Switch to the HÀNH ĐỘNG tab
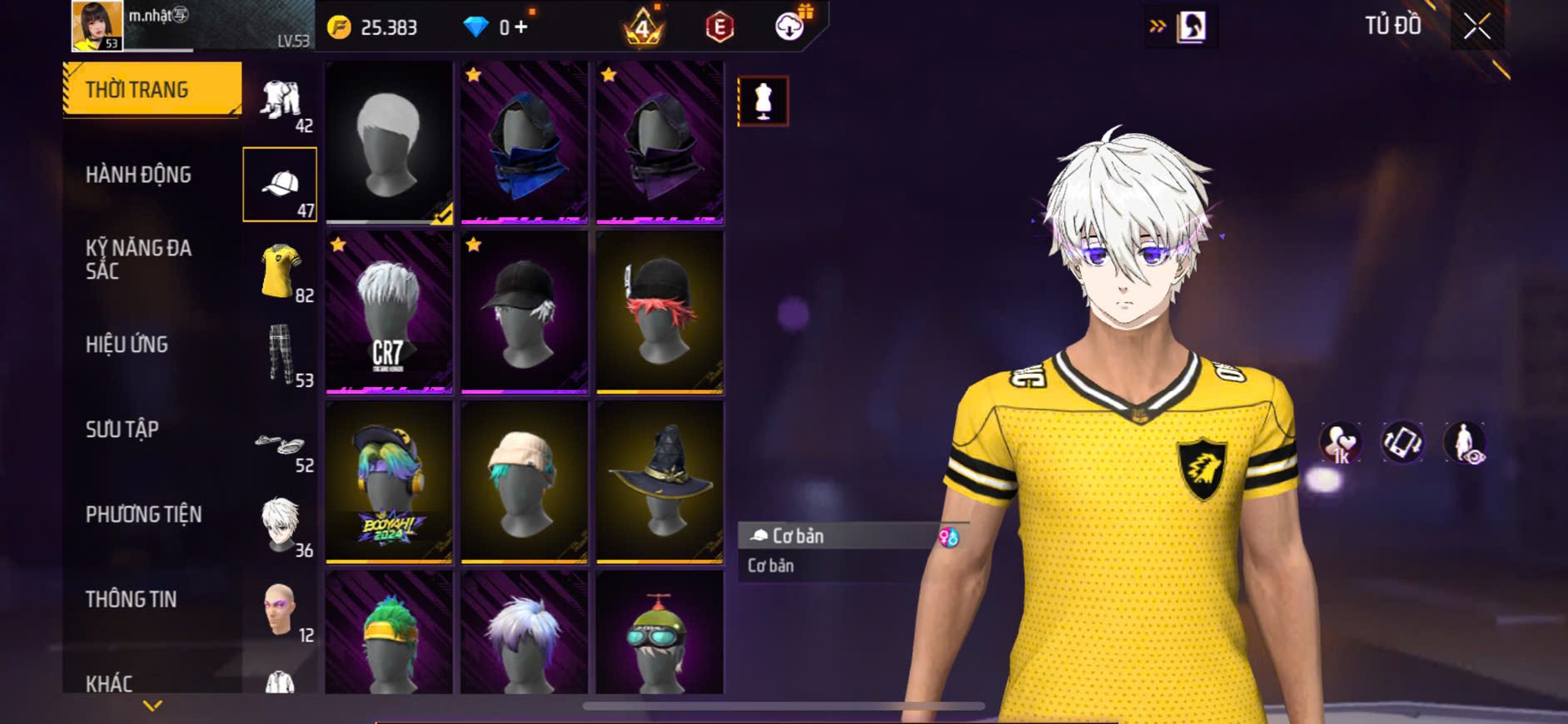This screenshot has width=1568, height=724. pyautogui.click(x=138, y=175)
